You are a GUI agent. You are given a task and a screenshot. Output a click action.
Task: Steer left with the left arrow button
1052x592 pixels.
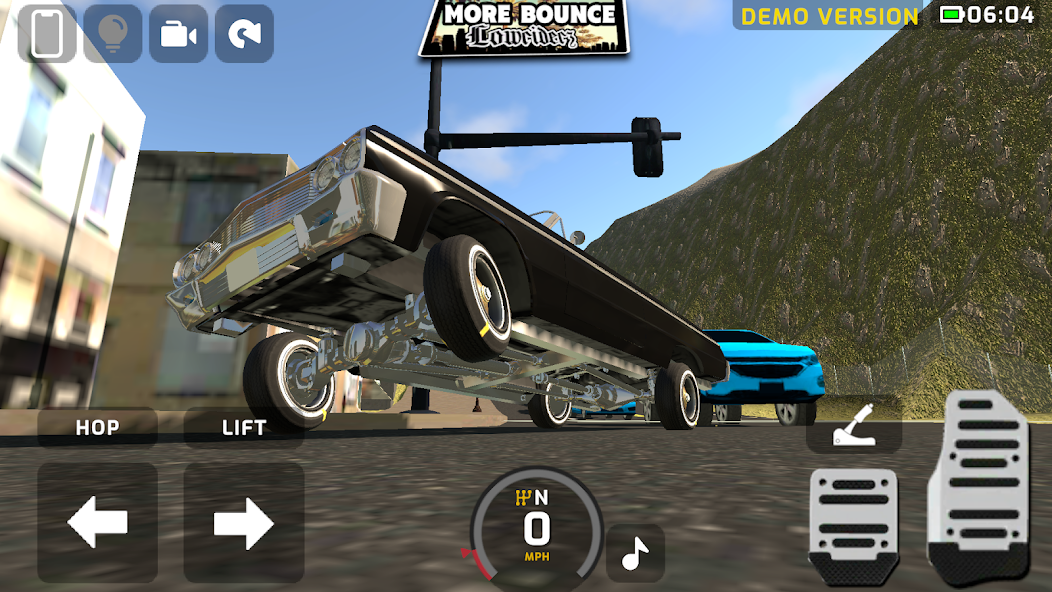click(x=97, y=522)
